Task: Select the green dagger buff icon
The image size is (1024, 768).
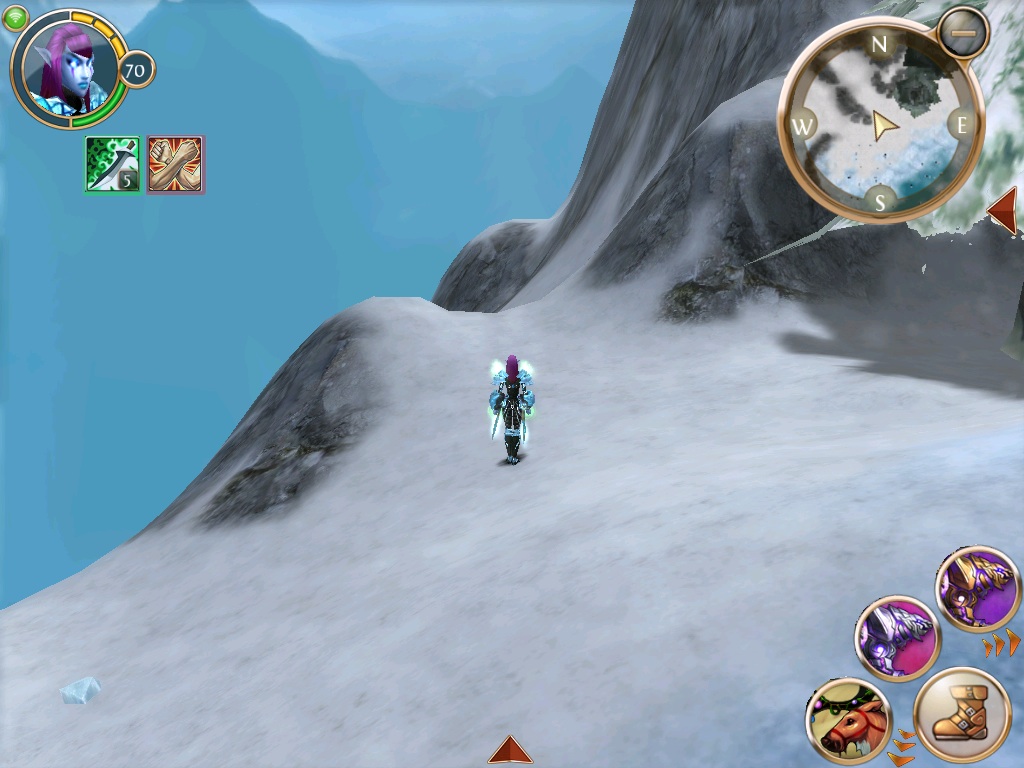Action: [x=112, y=164]
